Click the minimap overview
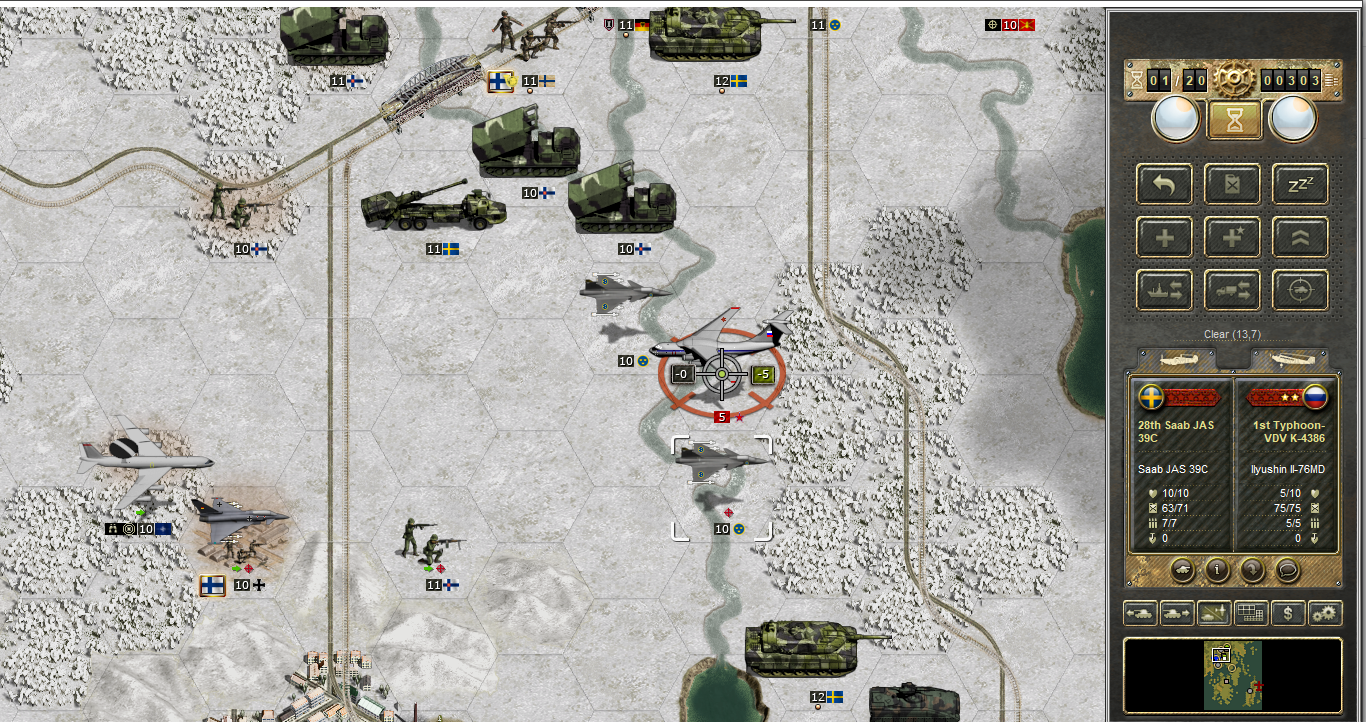Image resolution: width=1366 pixels, height=722 pixels. click(x=1232, y=675)
